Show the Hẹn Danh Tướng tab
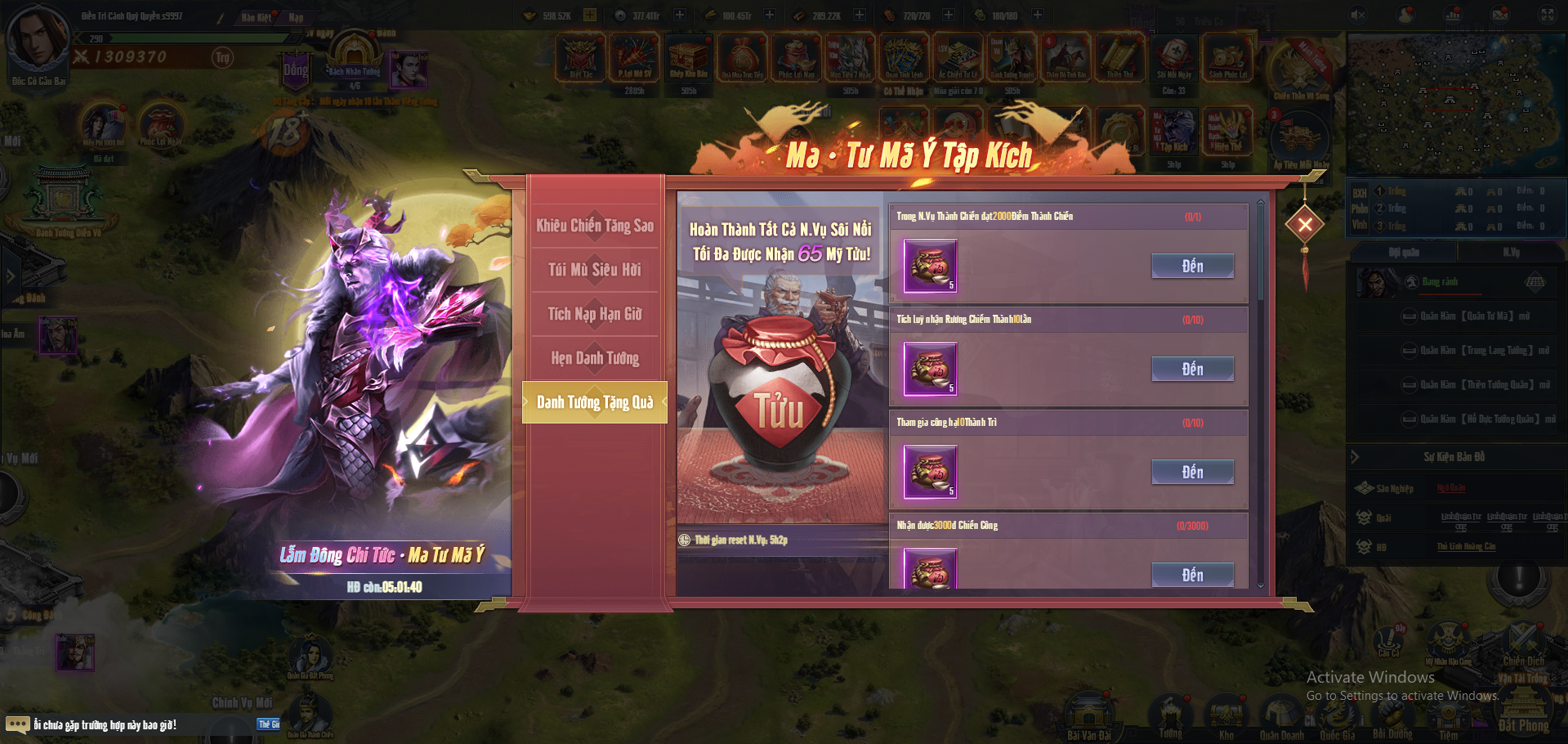1568x744 pixels. [595, 358]
